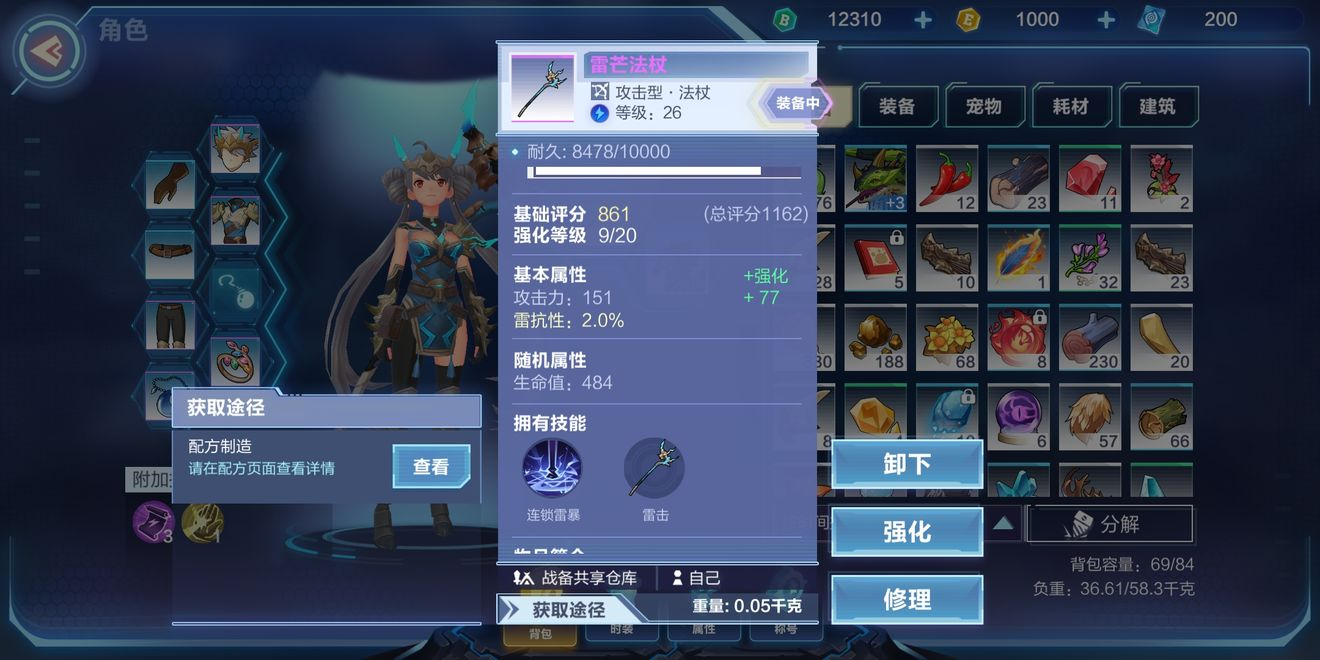Unequip the staff with the 卸下 button

click(906, 465)
